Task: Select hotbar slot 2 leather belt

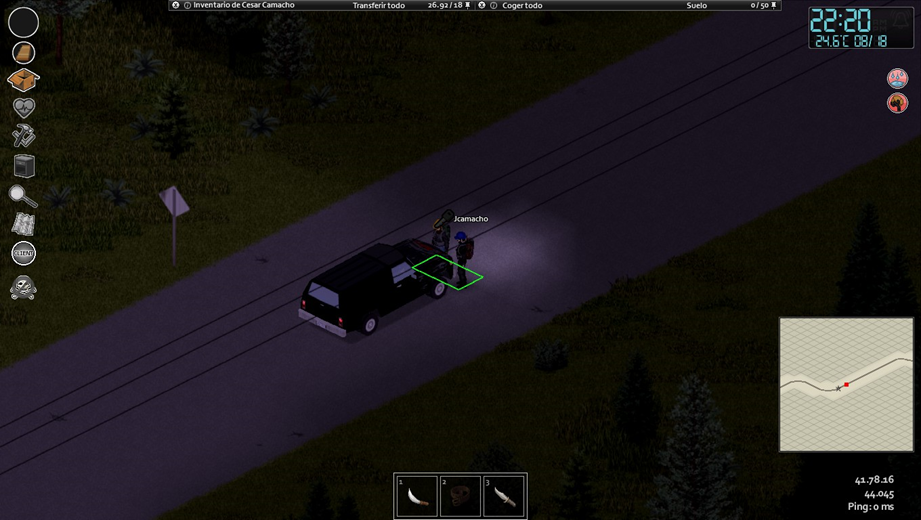Action: coord(460,497)
